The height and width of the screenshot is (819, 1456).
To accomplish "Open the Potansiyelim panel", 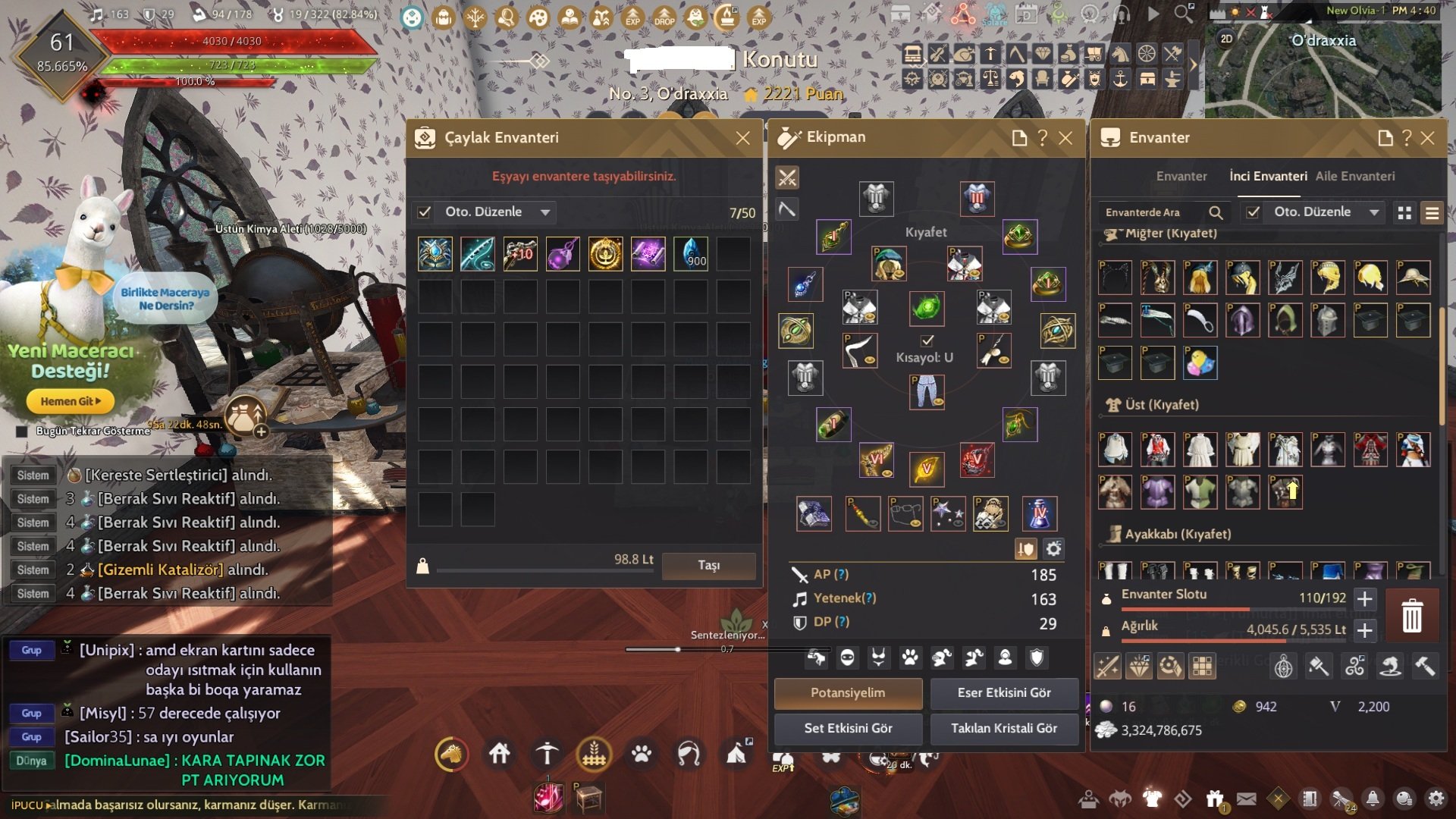I will click(x=848, y=693).
